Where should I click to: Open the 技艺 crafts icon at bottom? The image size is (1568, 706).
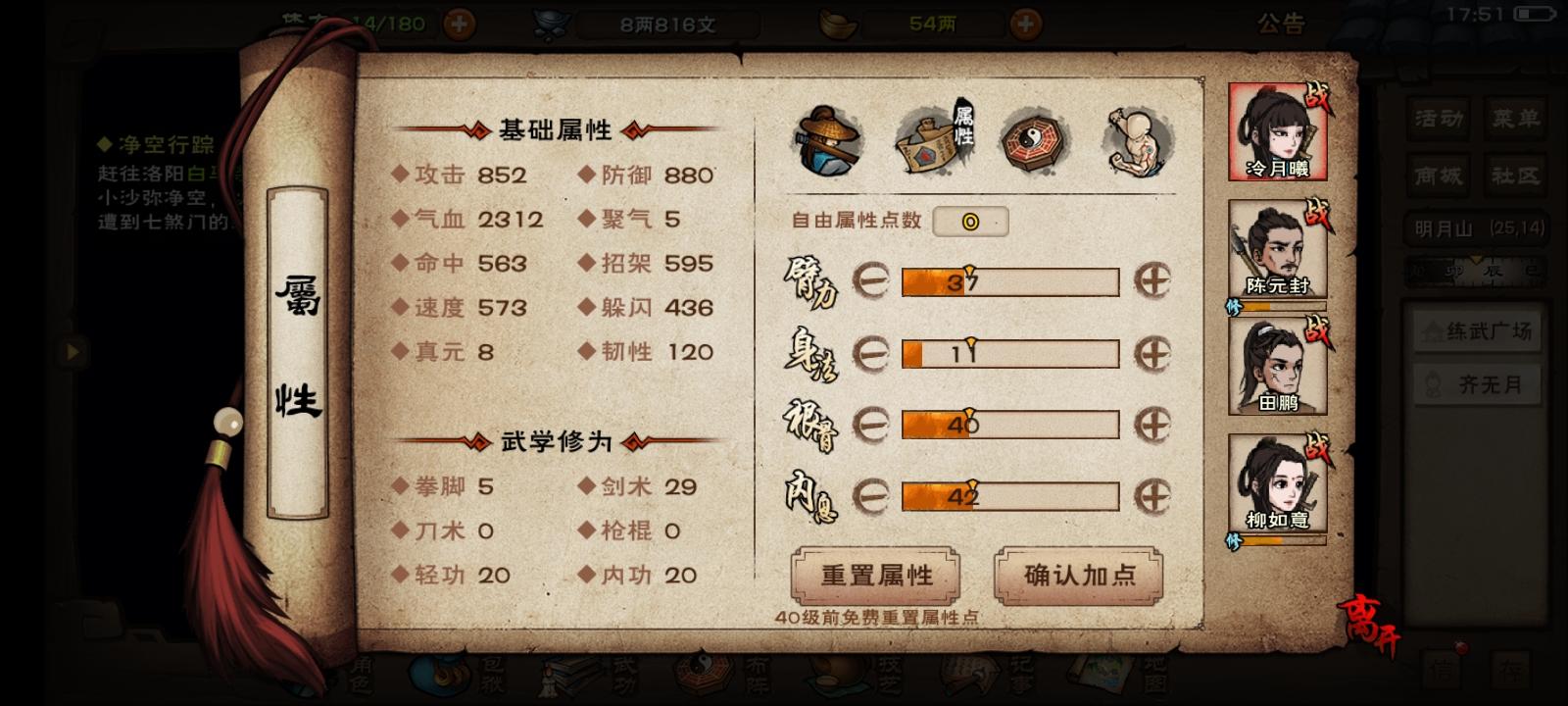(837, 677)
